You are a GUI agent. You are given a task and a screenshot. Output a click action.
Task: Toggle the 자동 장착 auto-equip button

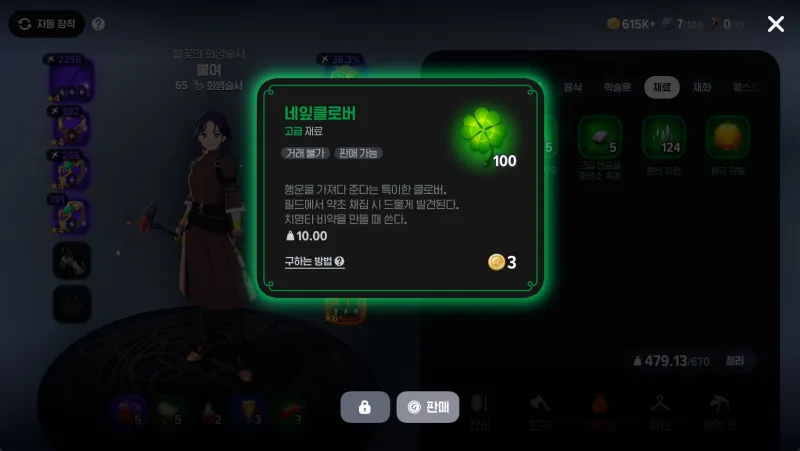46,24
